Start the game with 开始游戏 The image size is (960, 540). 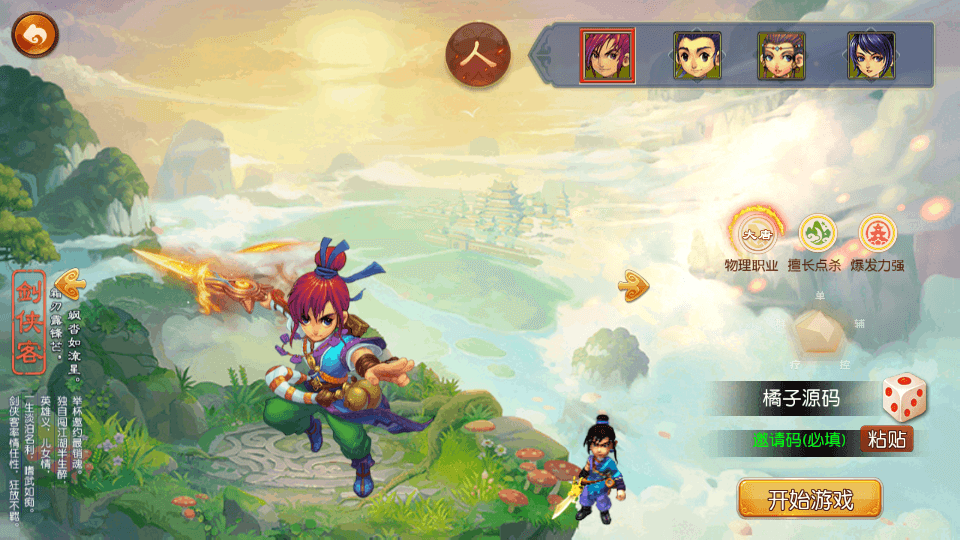pos(810,499)
